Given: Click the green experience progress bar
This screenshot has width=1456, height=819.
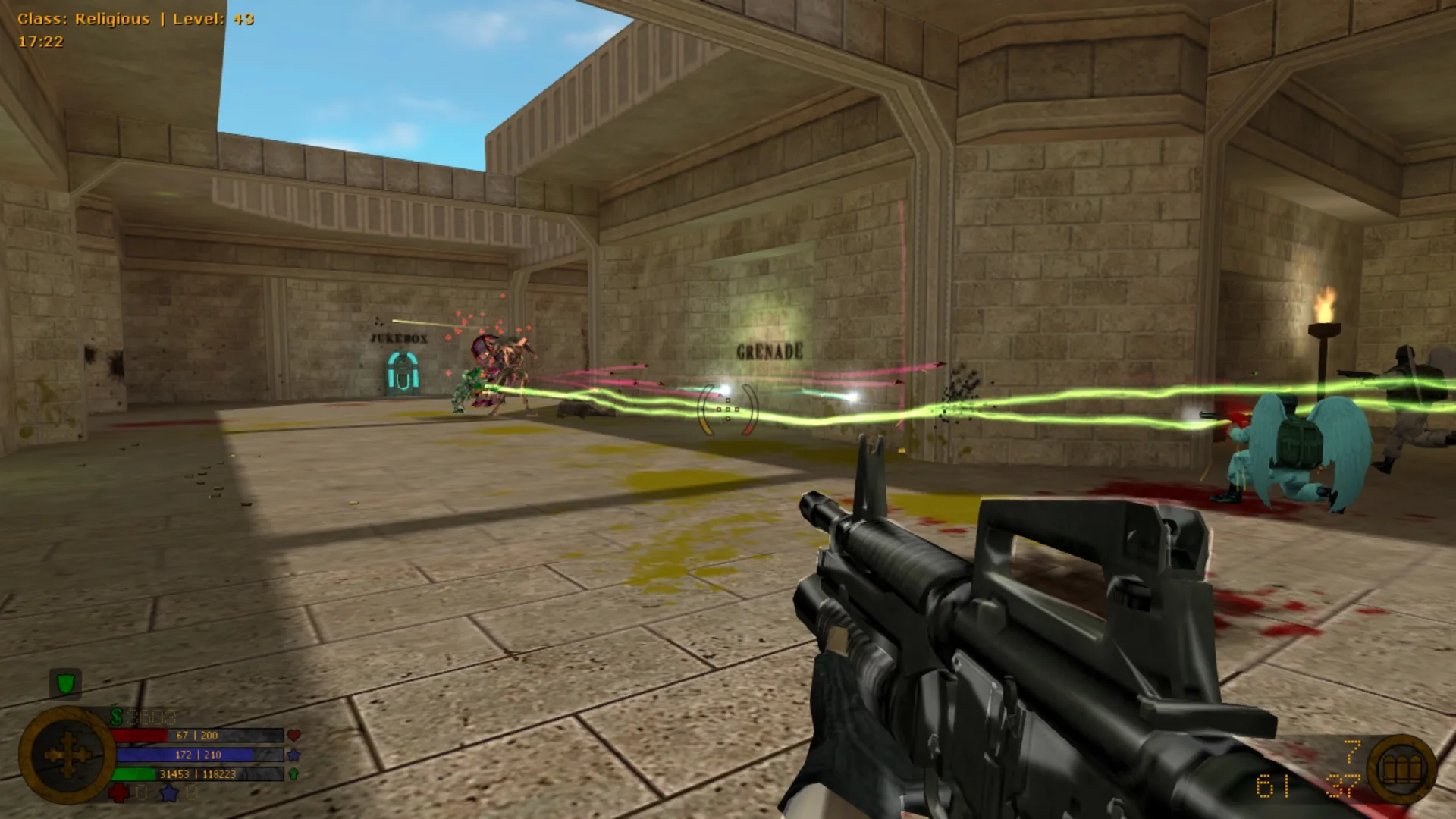Looking at the screenshot, I should [x=134, y=774].
